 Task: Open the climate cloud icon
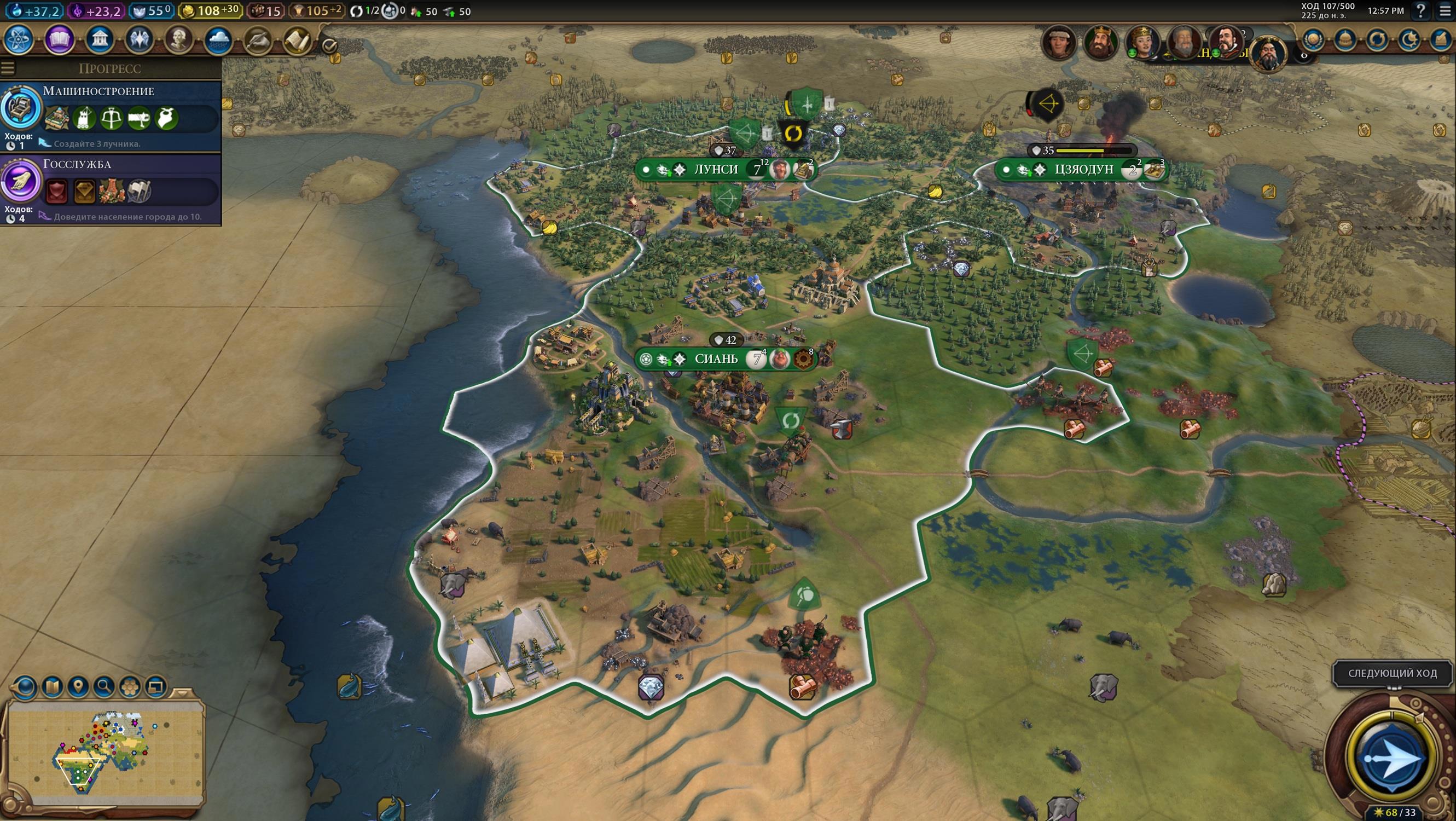pos(218,40)
